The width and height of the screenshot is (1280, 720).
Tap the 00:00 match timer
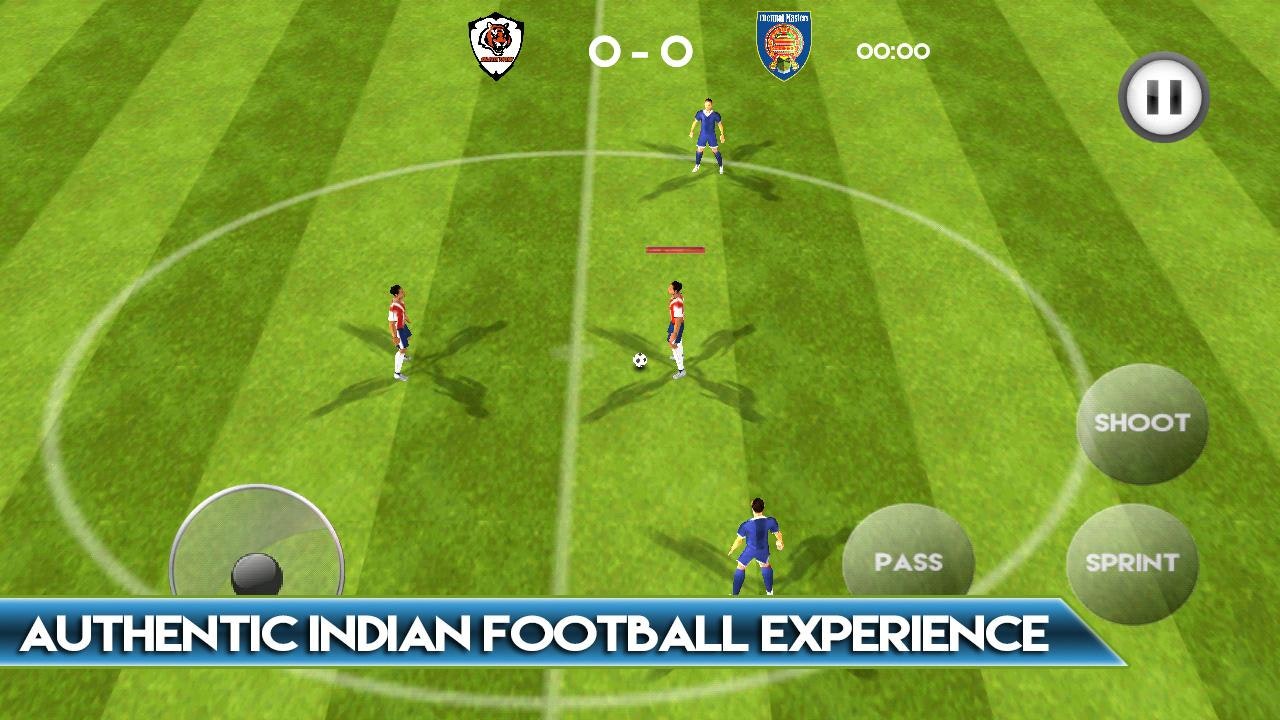pos(892,51)
